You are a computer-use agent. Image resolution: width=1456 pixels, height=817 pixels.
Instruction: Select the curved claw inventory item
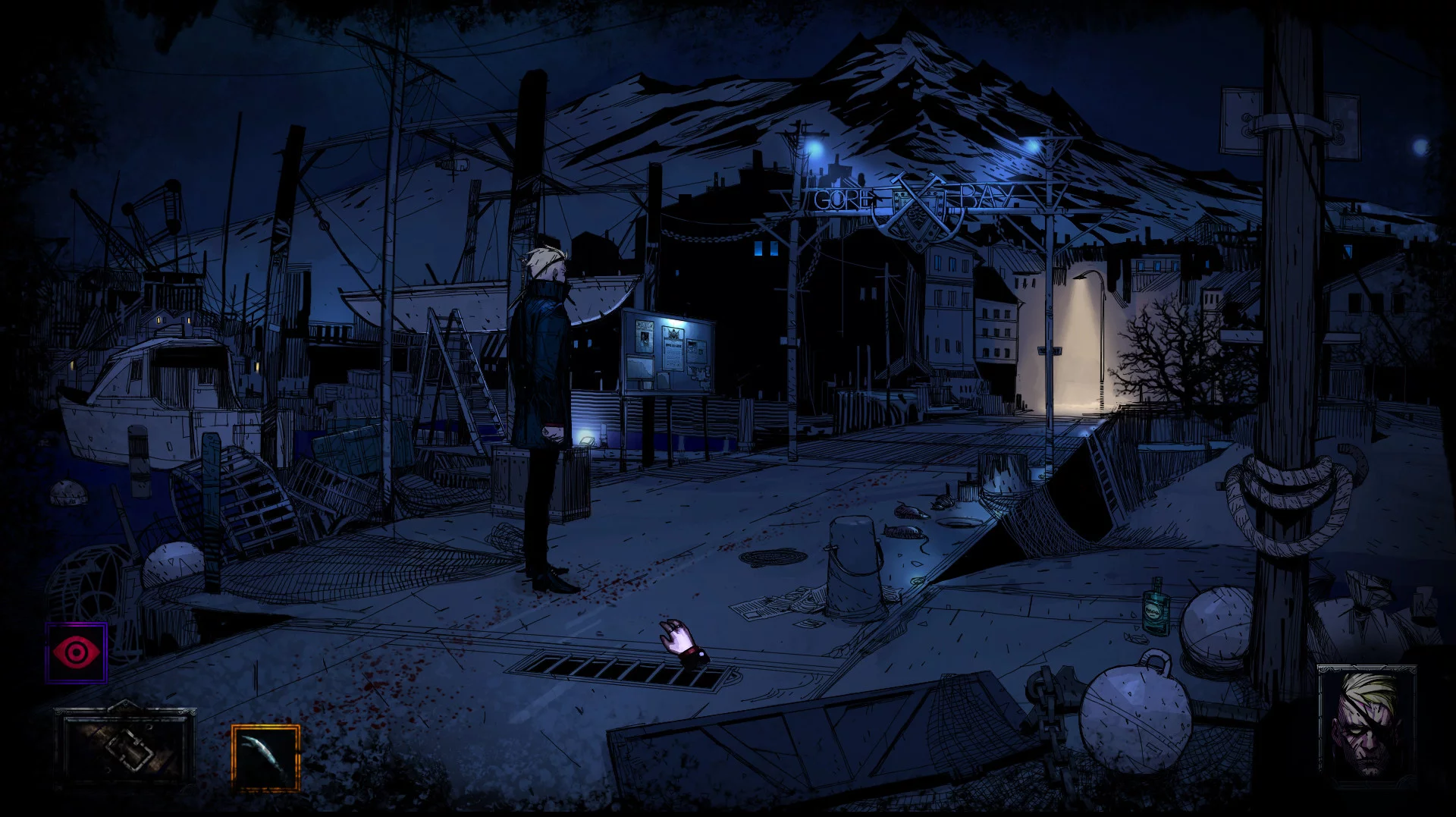pos(265,757)
